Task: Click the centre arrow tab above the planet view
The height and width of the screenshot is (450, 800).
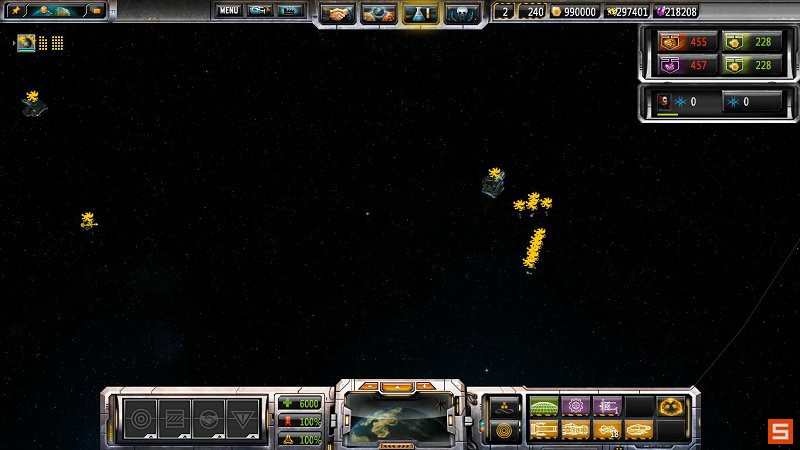Action: click(x=399, y=385)
